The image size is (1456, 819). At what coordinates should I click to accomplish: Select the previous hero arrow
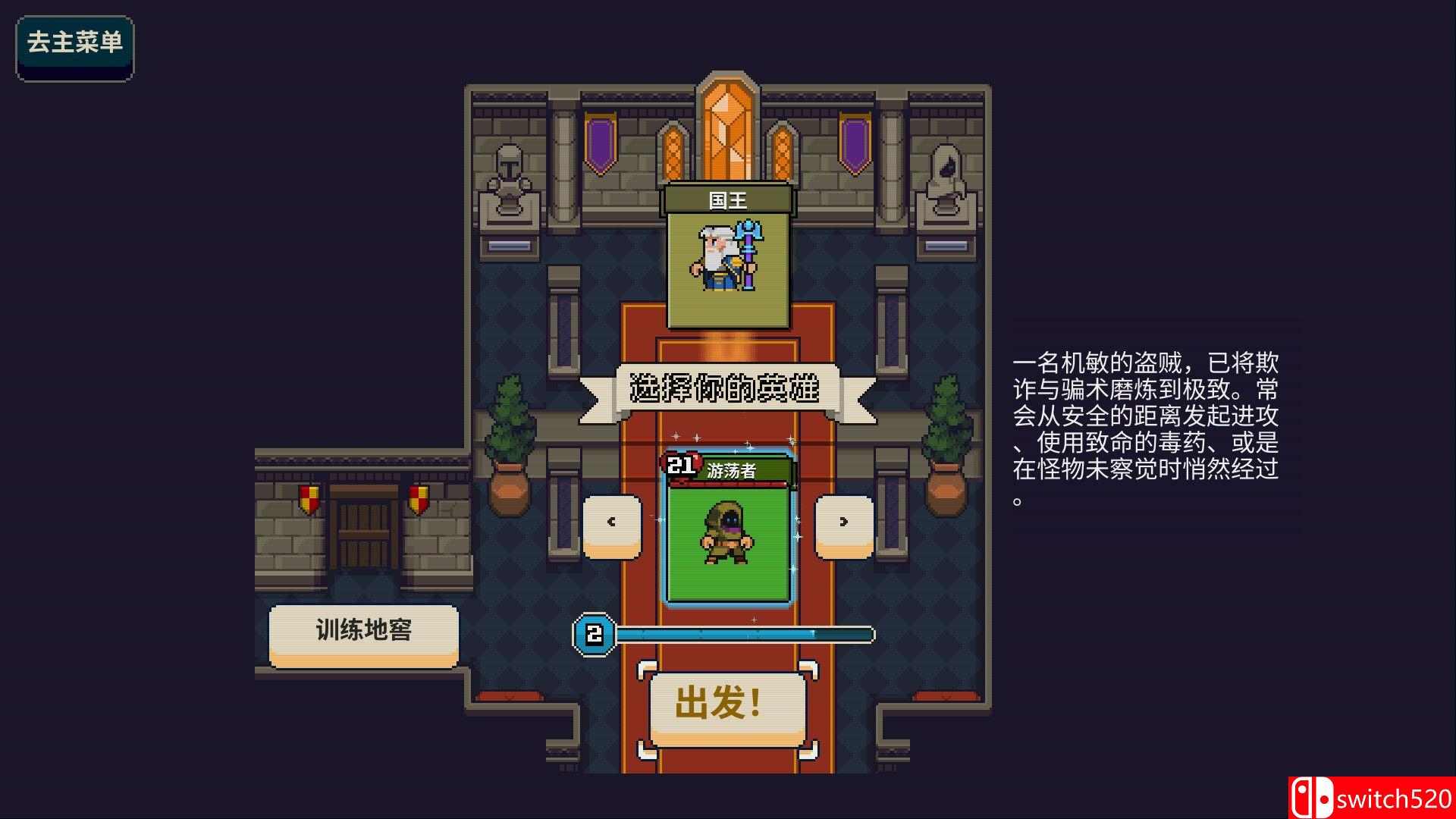(x=611, y=522)
